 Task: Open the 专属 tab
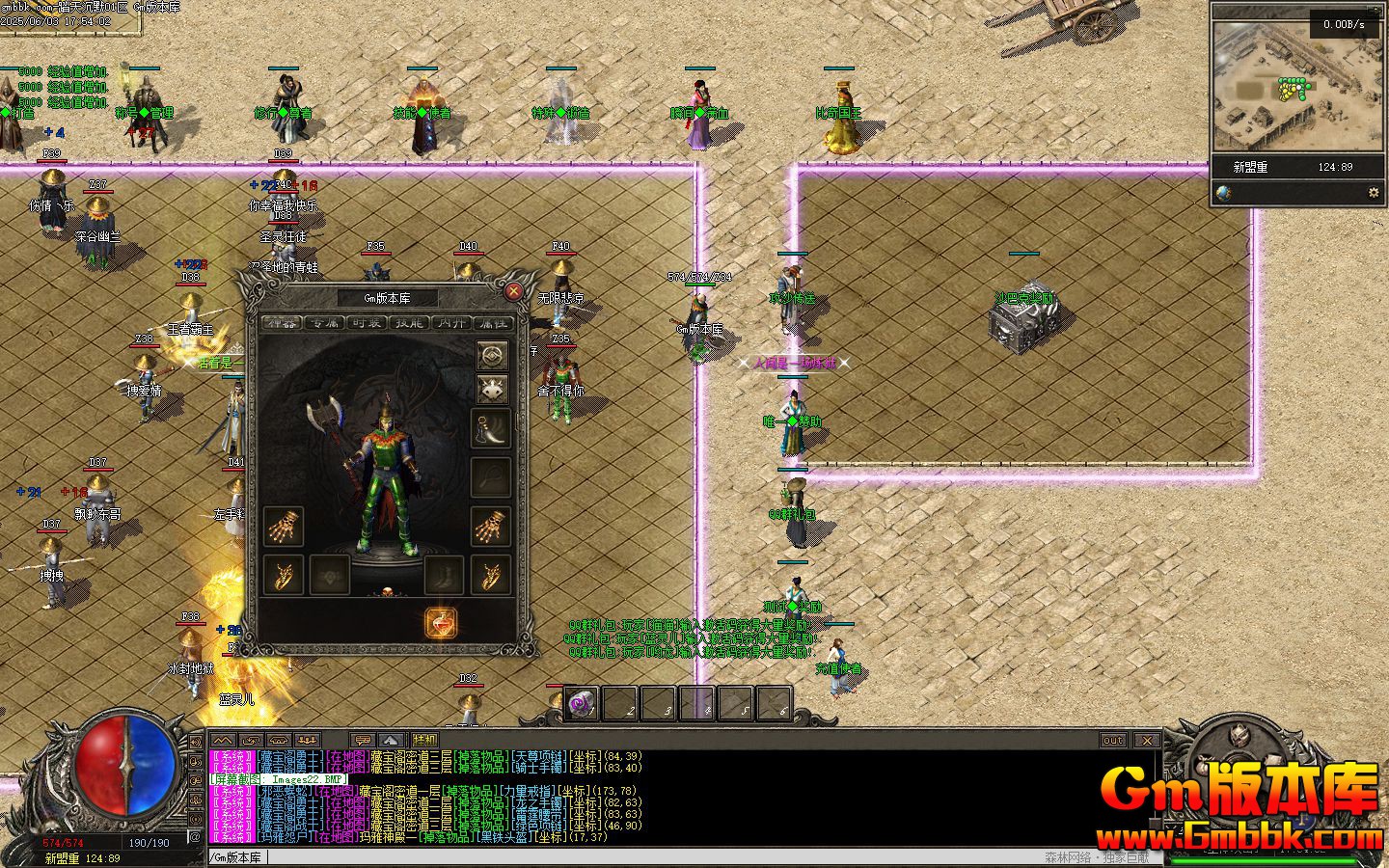click(323, 323)
